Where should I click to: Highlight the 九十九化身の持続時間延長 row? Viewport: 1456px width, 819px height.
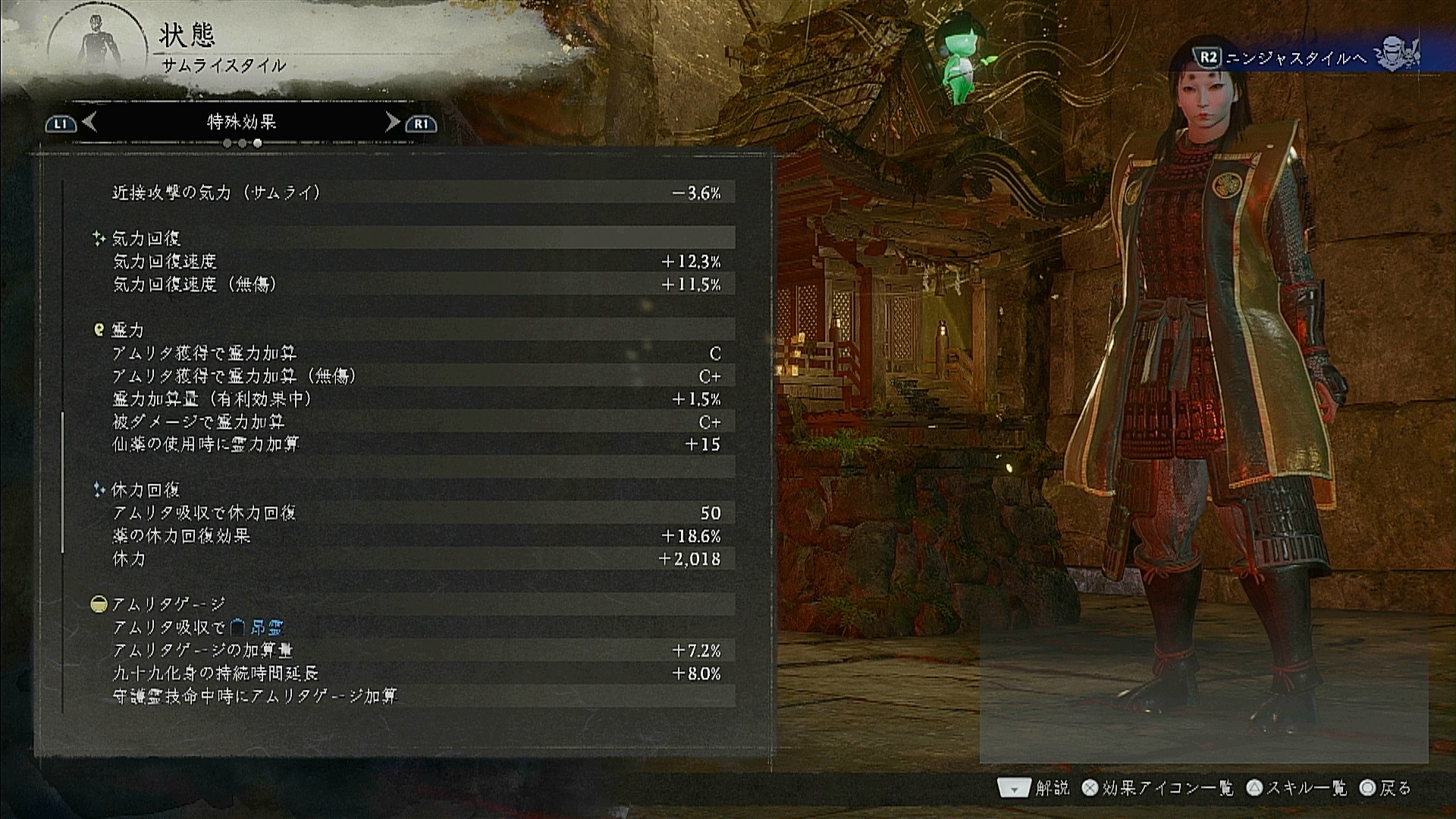click(416, 673)
